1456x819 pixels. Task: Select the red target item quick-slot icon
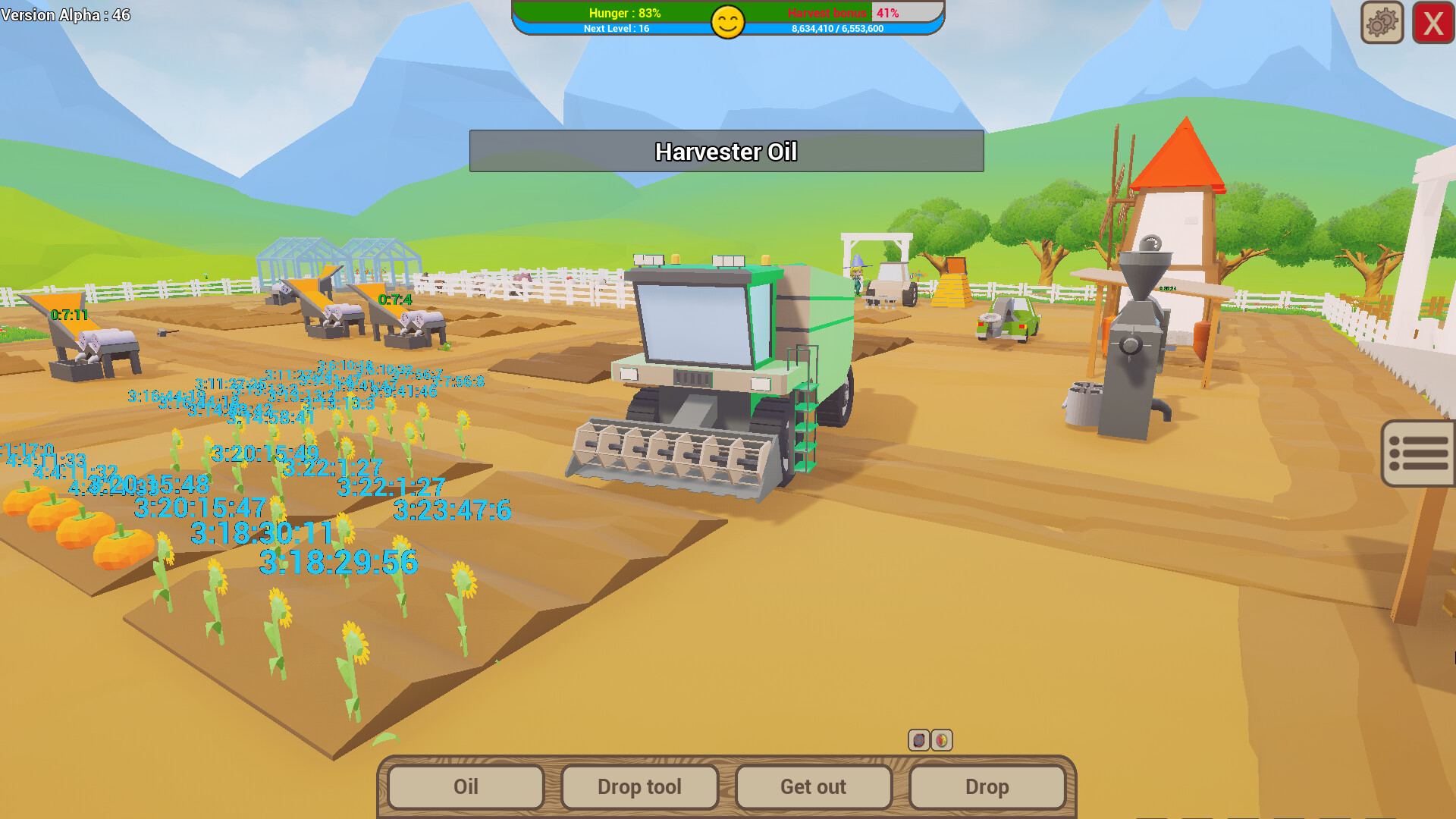918,741
